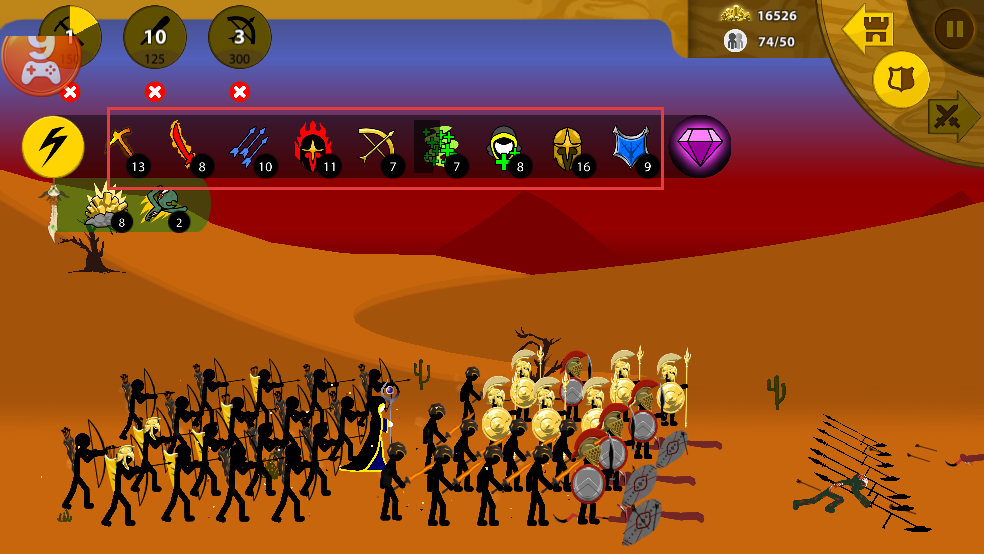
Task: Open the 9Game controller overlay
Action: click(40, 62)
